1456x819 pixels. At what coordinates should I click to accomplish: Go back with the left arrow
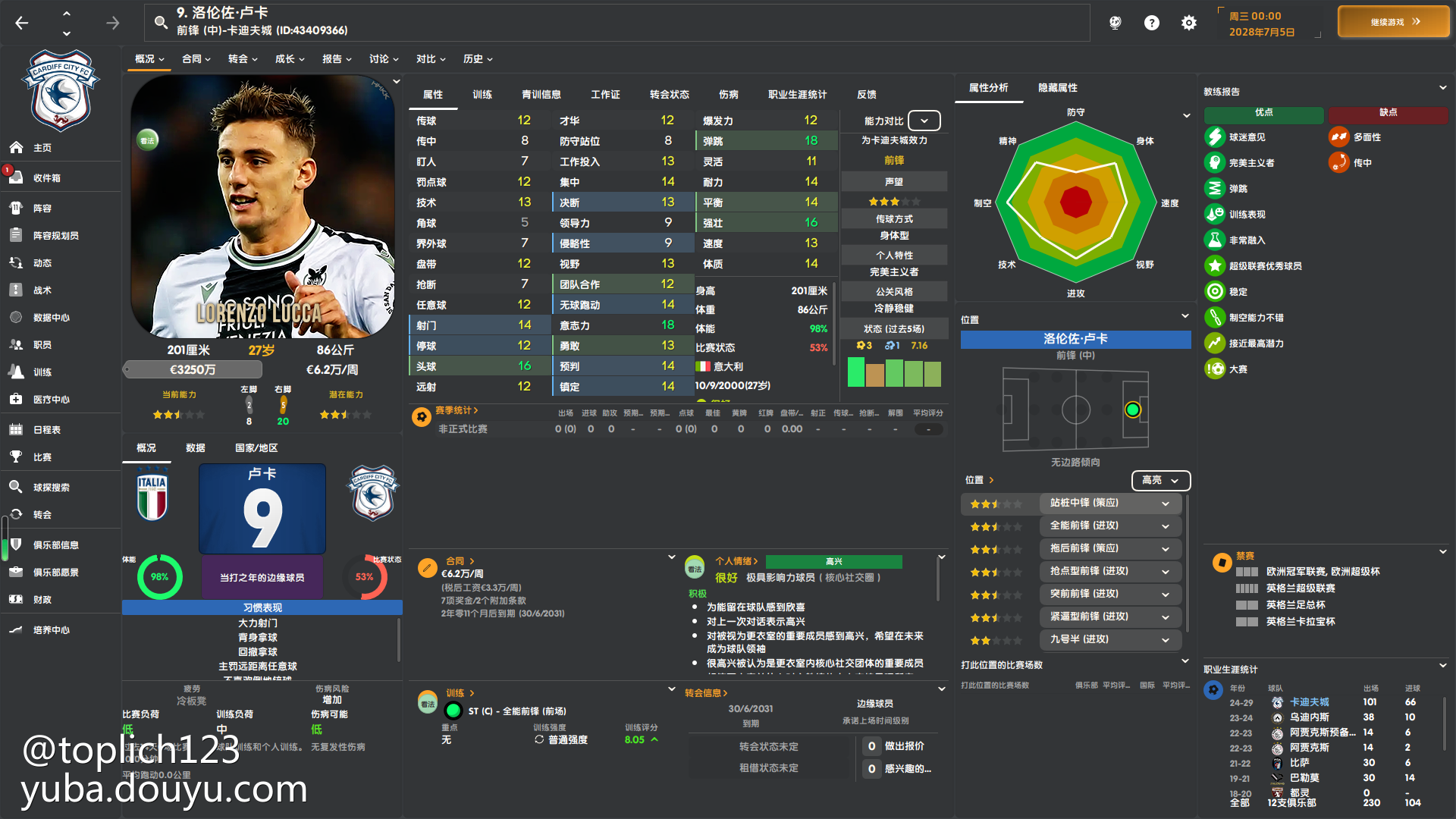click(x=22, y=24)
